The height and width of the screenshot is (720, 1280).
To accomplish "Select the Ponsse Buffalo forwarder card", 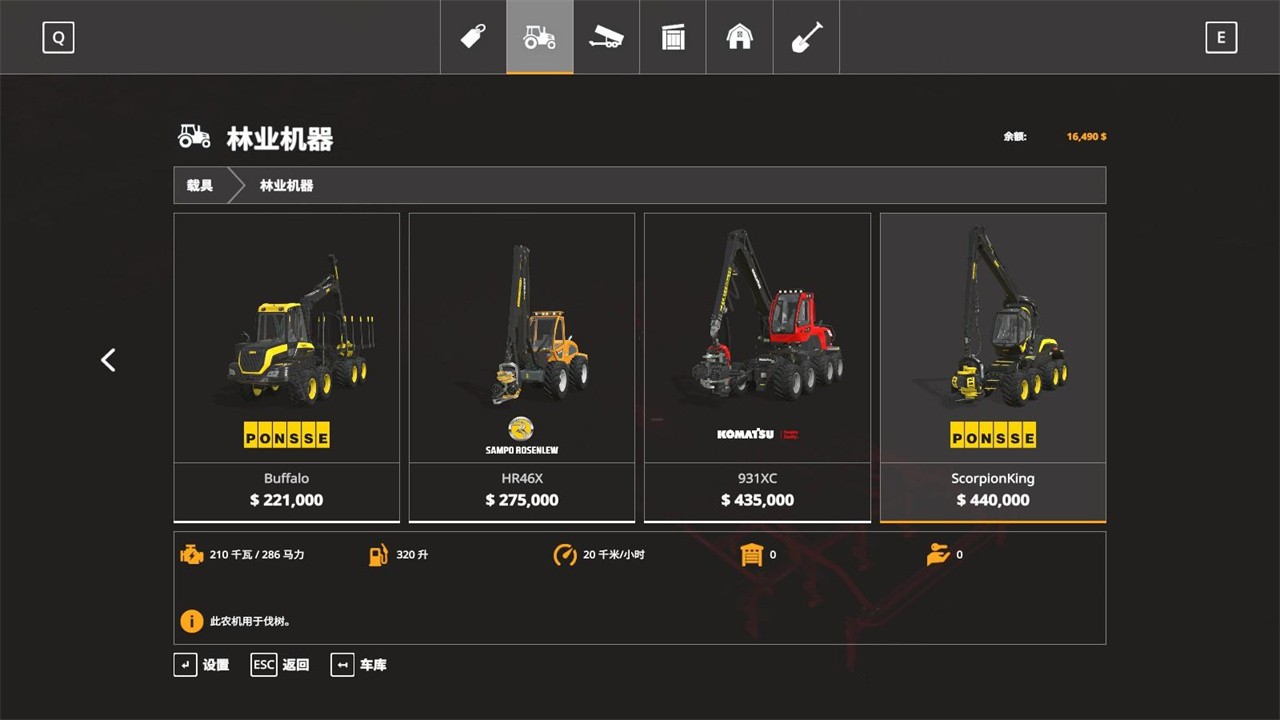I will pos(286,366).
